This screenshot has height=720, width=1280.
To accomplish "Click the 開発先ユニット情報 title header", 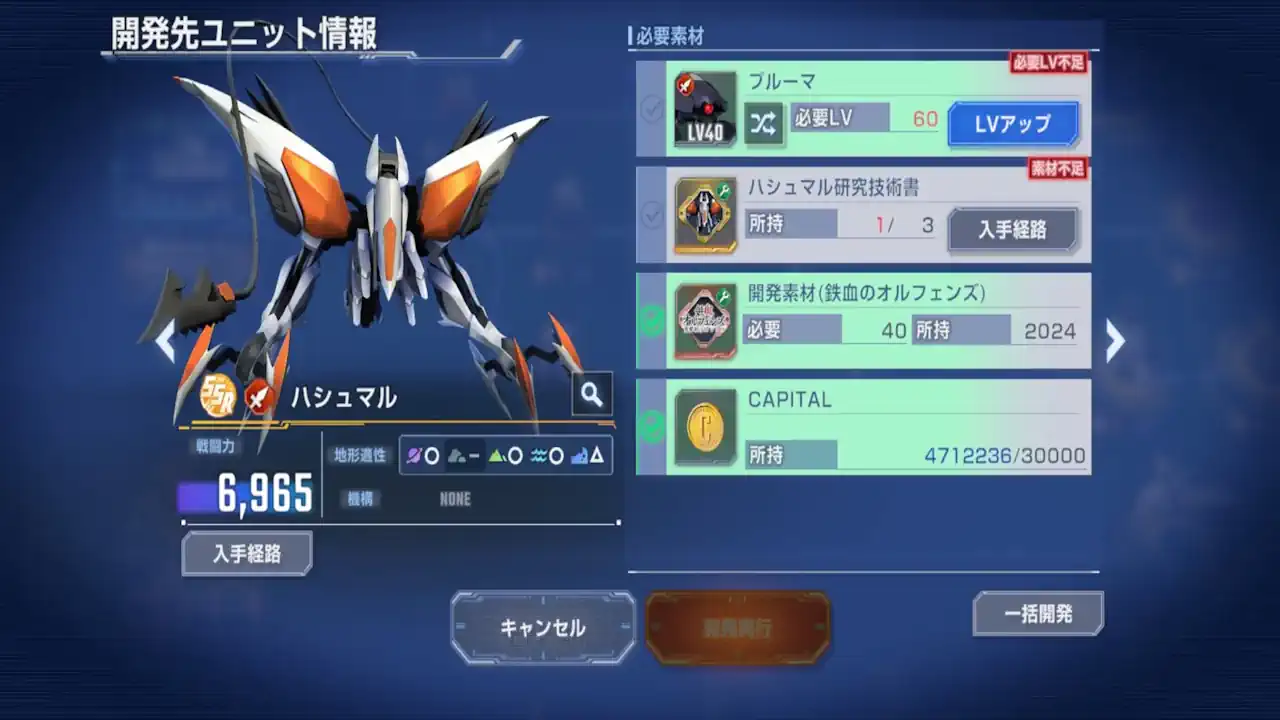I will click(x=243, y=31).
